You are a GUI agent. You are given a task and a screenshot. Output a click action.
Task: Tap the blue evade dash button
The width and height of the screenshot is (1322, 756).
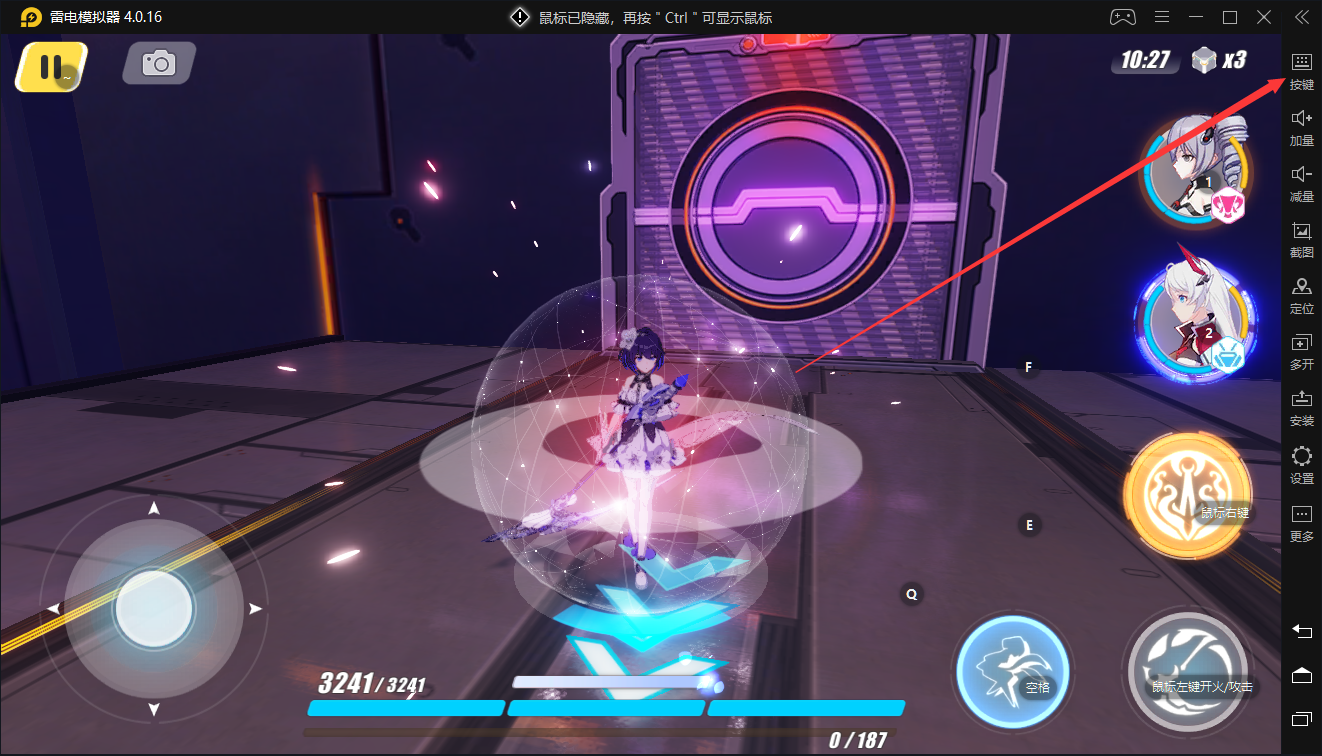(1012, 669)
